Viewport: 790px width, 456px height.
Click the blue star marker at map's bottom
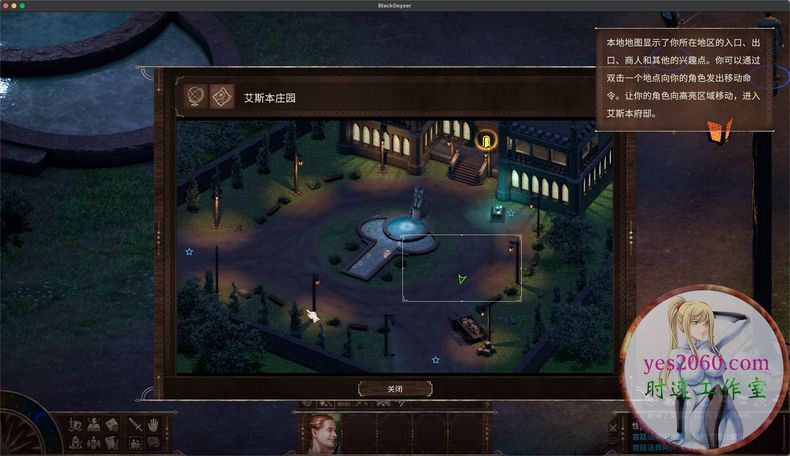435,359
